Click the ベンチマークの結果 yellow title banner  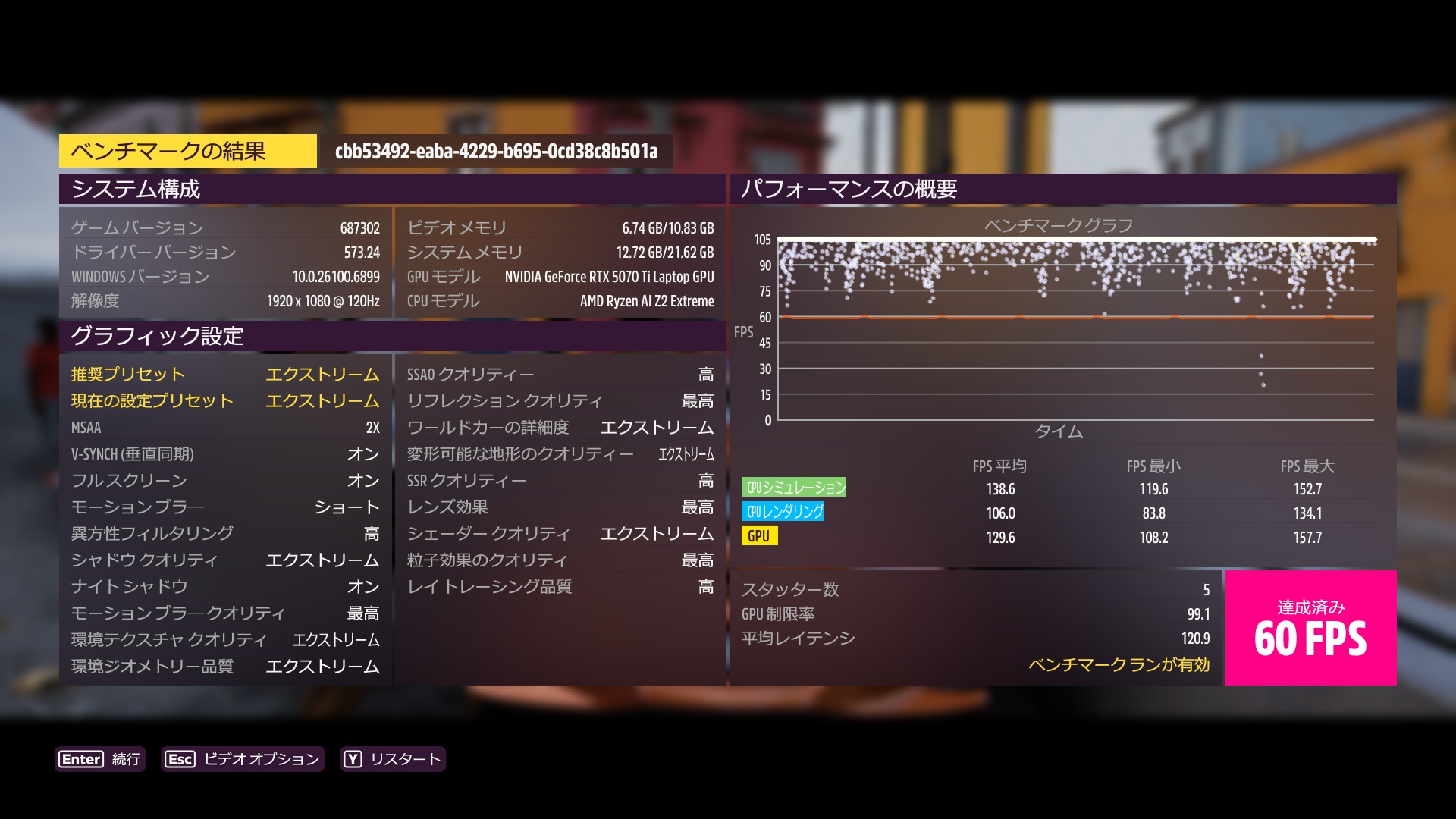coord(188,150)
